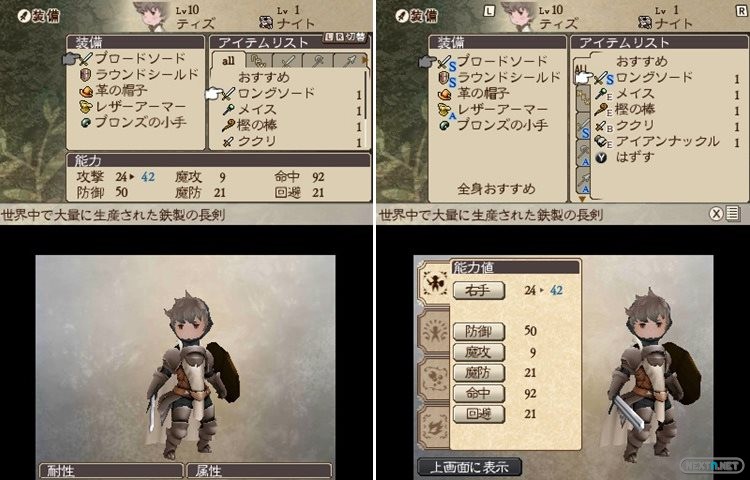The image size is (750, 480).
Task: Open the 属性 attribute tab
Action: [x=243, y=470]
